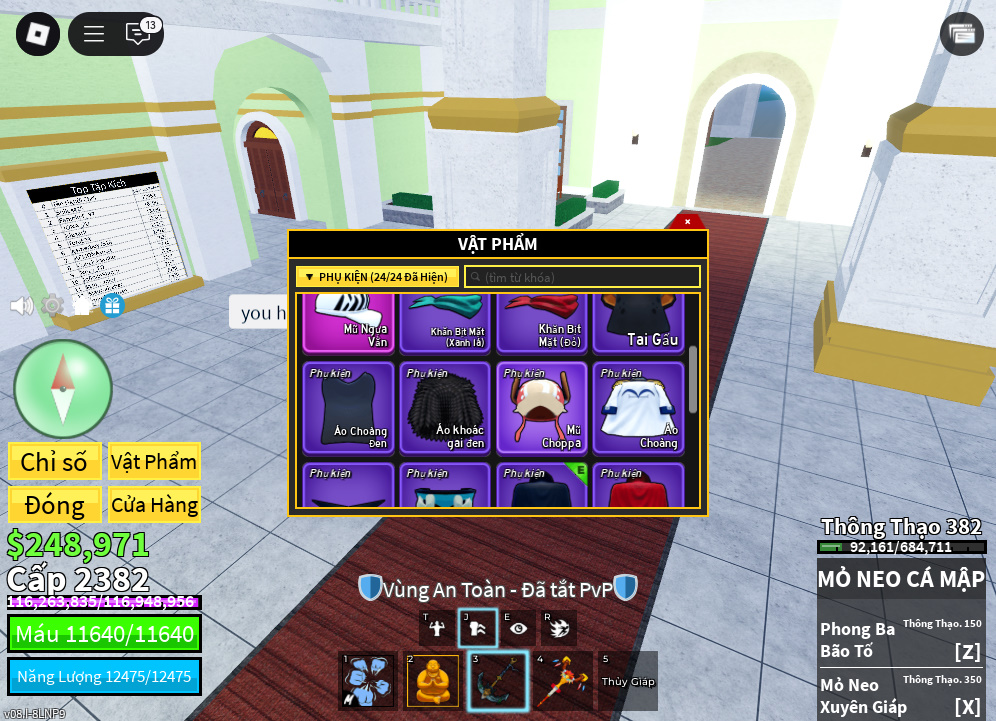Click the yellow Vật Phẩm button
Screen dimensions: 996x721
click(x=154, y=462)
